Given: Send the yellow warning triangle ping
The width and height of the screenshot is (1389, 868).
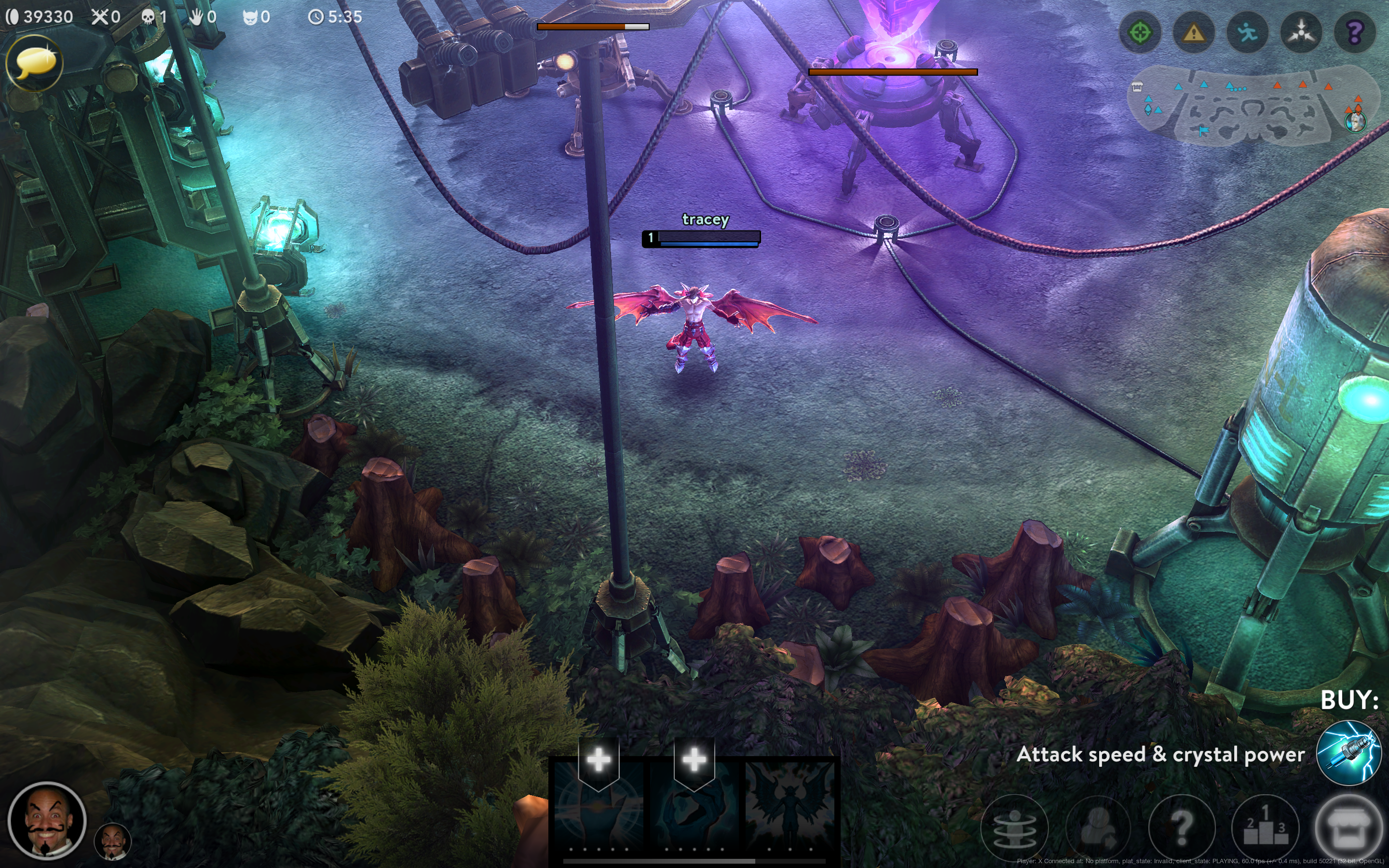Looking at the screenshot, I should (x=1194, y=33).
